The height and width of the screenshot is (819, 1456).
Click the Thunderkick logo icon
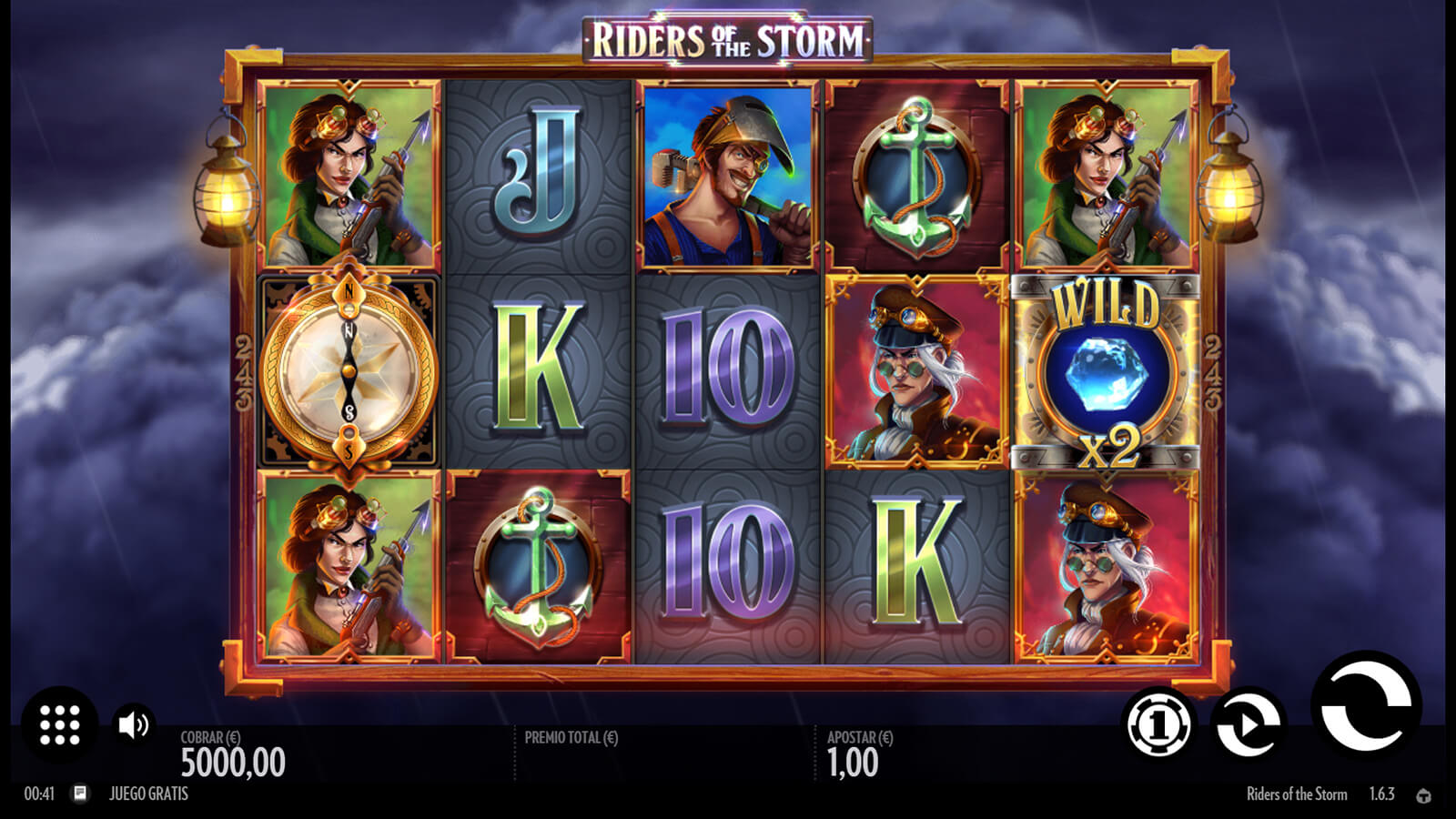click(1424, 795)
